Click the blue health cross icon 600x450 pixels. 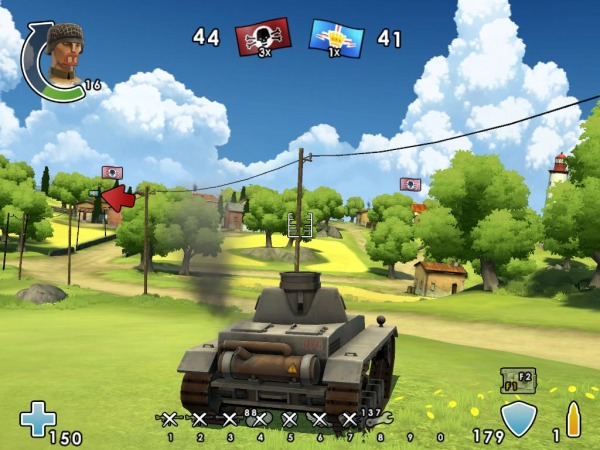point(38,419)
